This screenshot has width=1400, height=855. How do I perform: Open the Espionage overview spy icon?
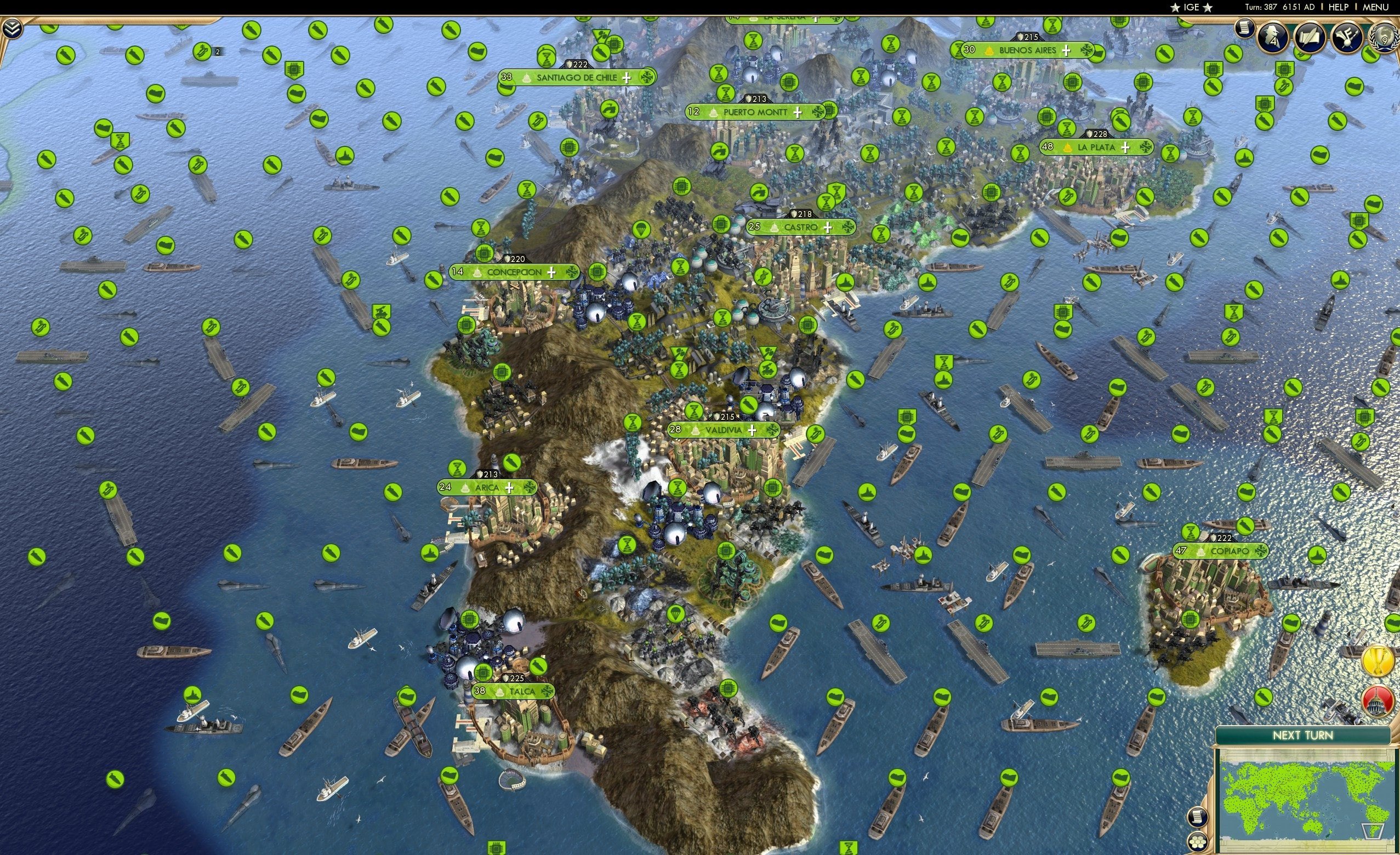click(x=1272, y=38)
